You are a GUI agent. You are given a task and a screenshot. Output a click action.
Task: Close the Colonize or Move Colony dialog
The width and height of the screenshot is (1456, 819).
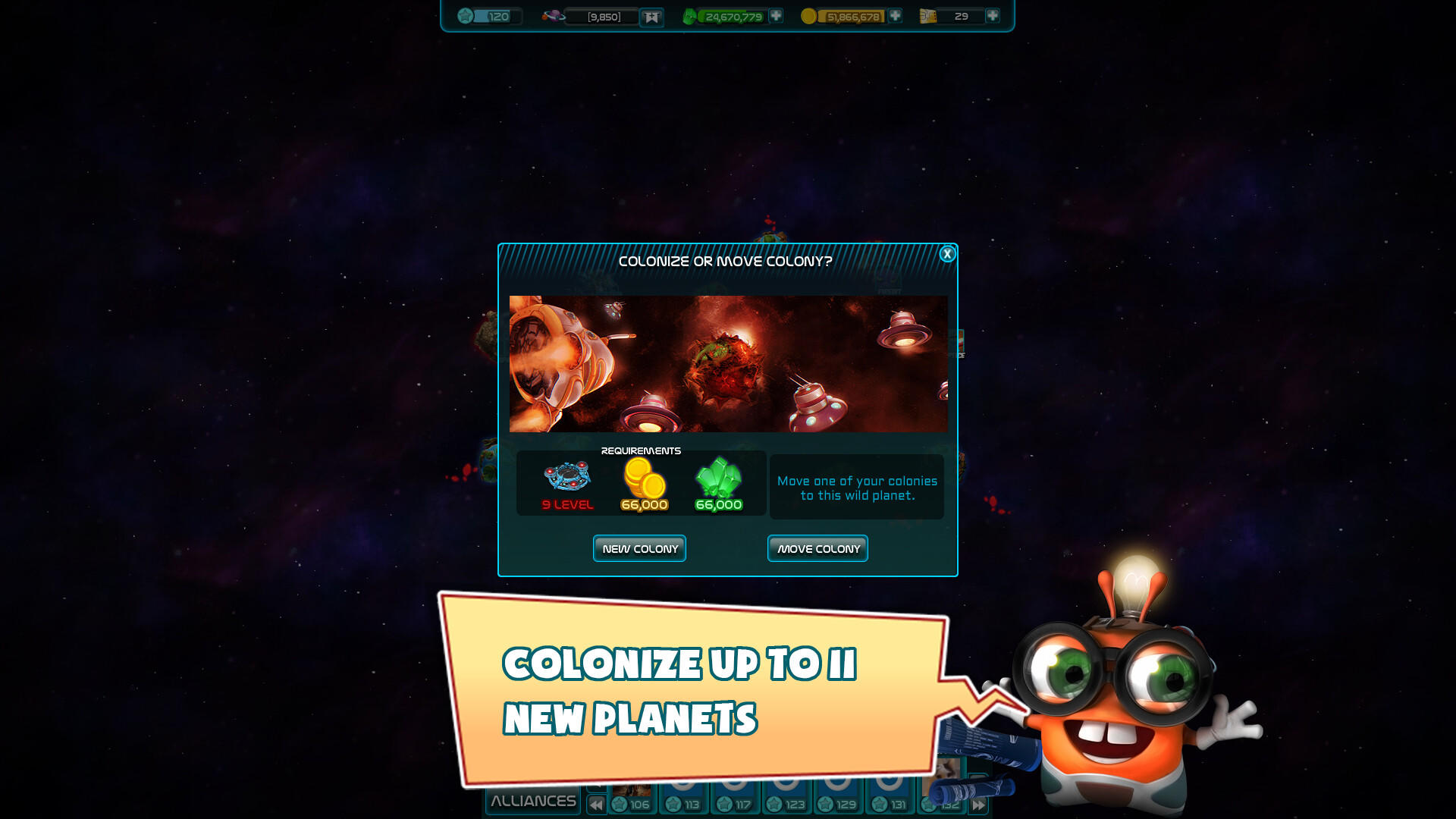click(x=946, y=255)
